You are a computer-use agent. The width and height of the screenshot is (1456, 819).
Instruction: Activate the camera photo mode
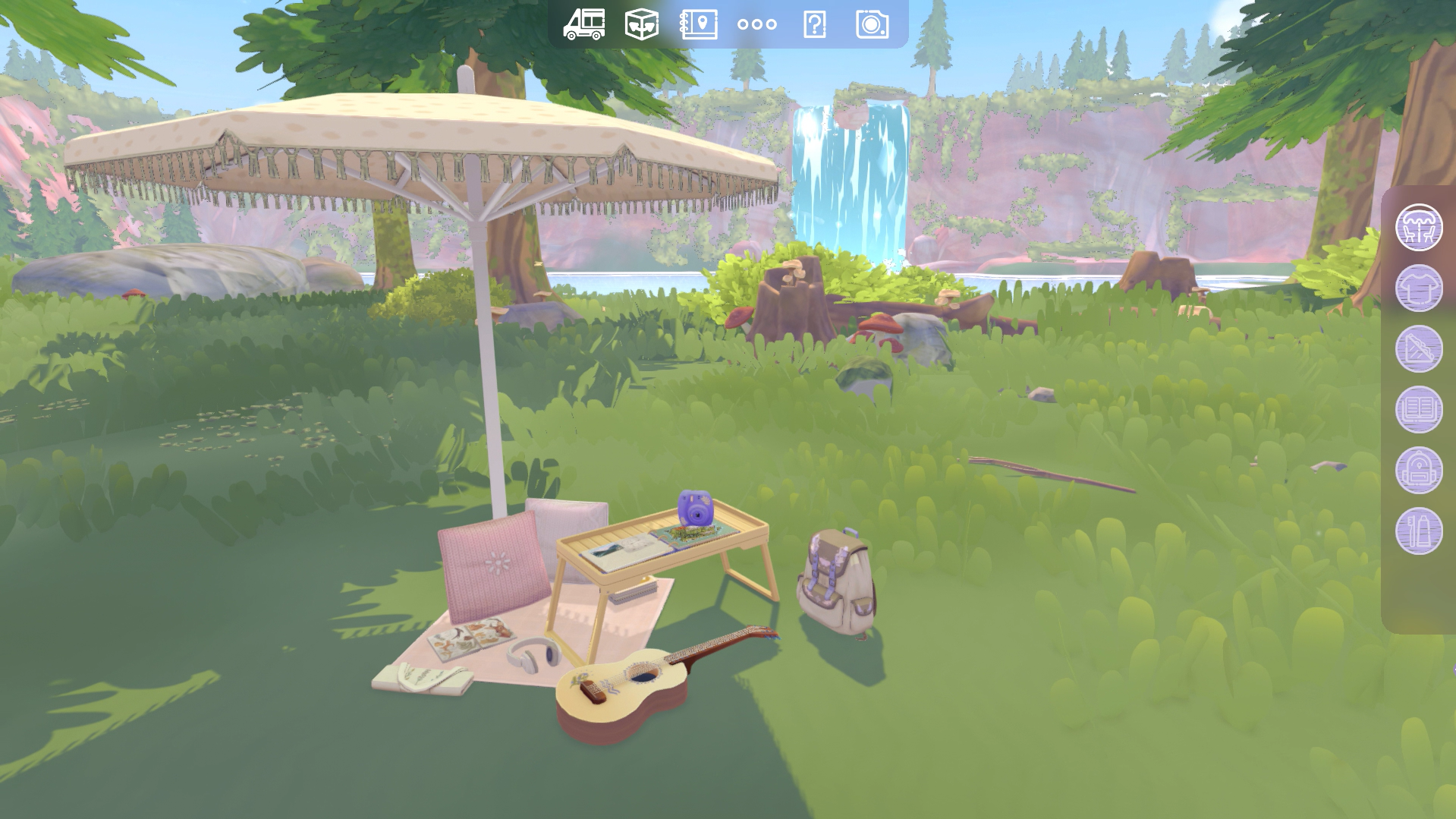pos(872,24)
